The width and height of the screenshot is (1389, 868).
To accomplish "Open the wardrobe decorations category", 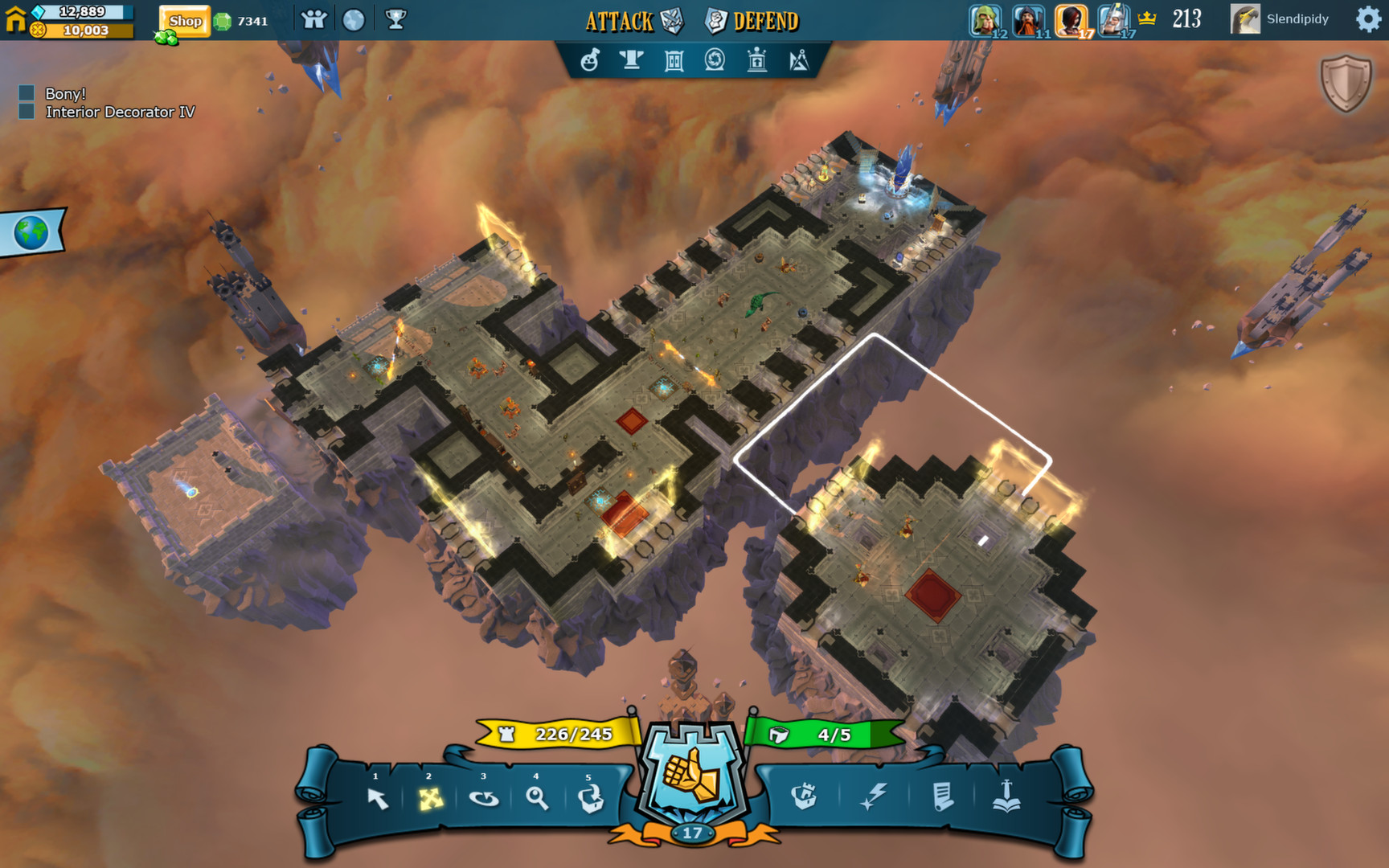I will coord(674,60).
